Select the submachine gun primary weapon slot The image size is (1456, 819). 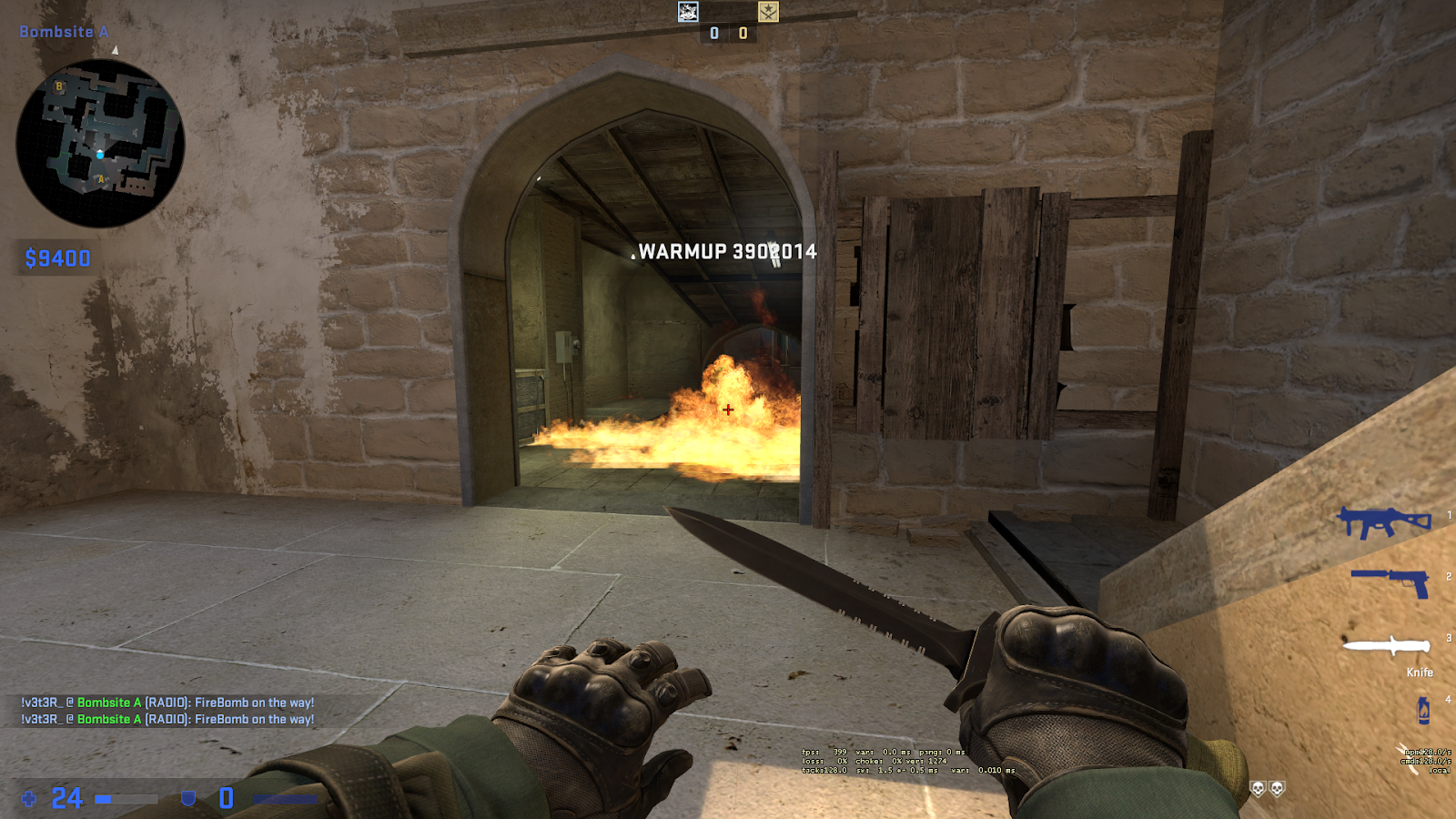coord(1383,522)
